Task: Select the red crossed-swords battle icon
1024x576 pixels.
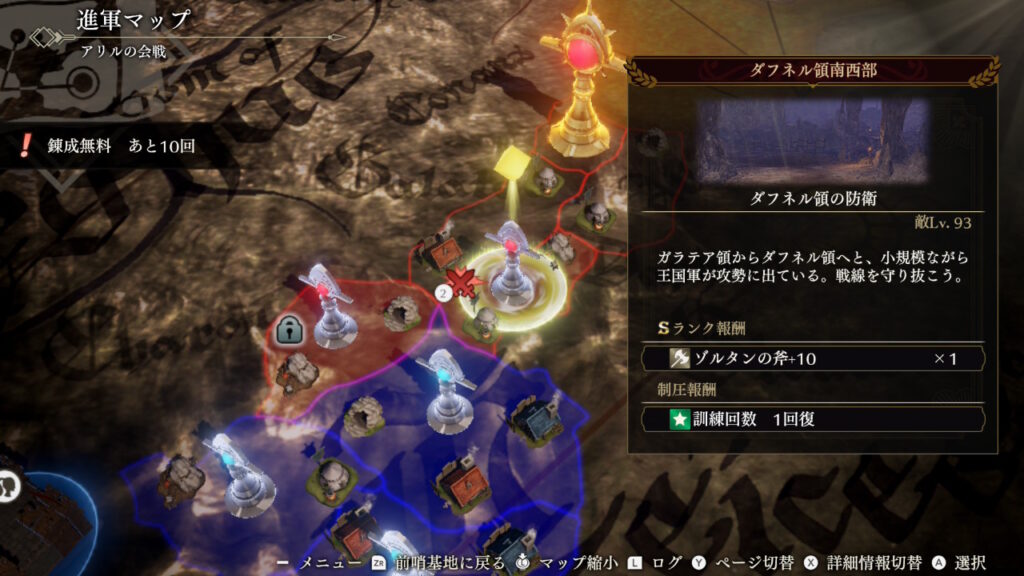Action: (x=462, y=283)
